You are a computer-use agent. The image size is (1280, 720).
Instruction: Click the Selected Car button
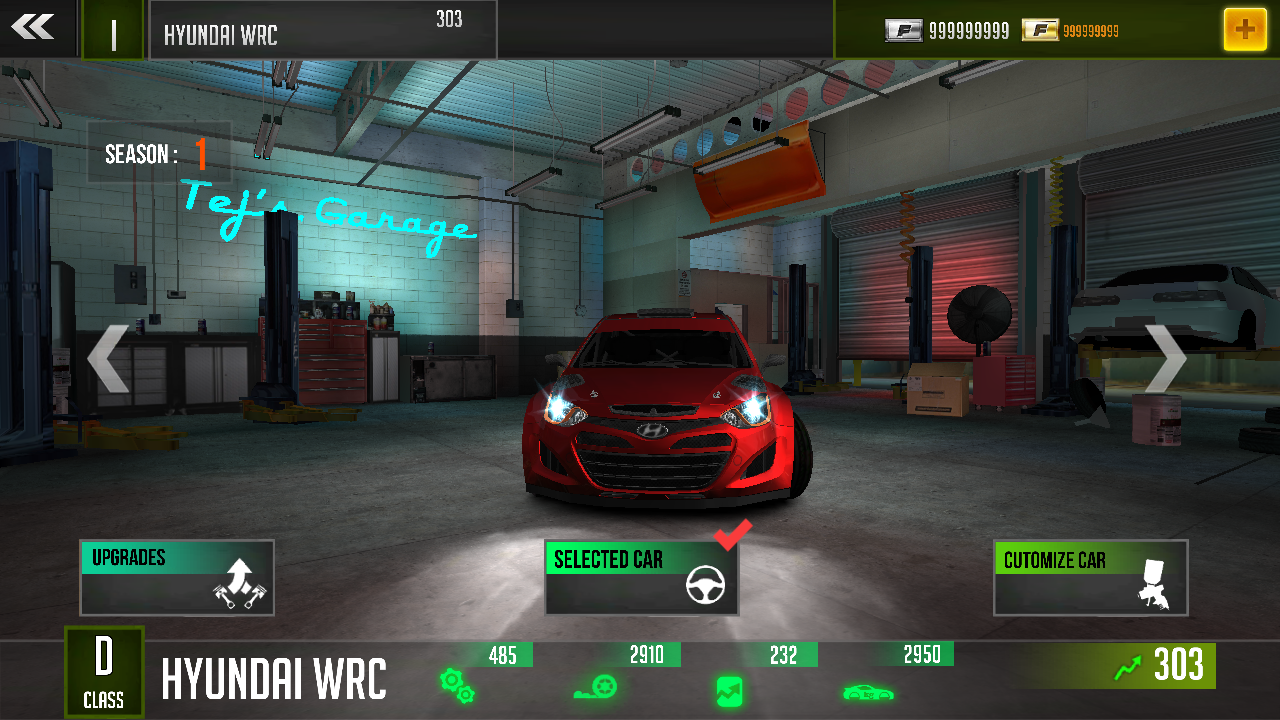642,578
